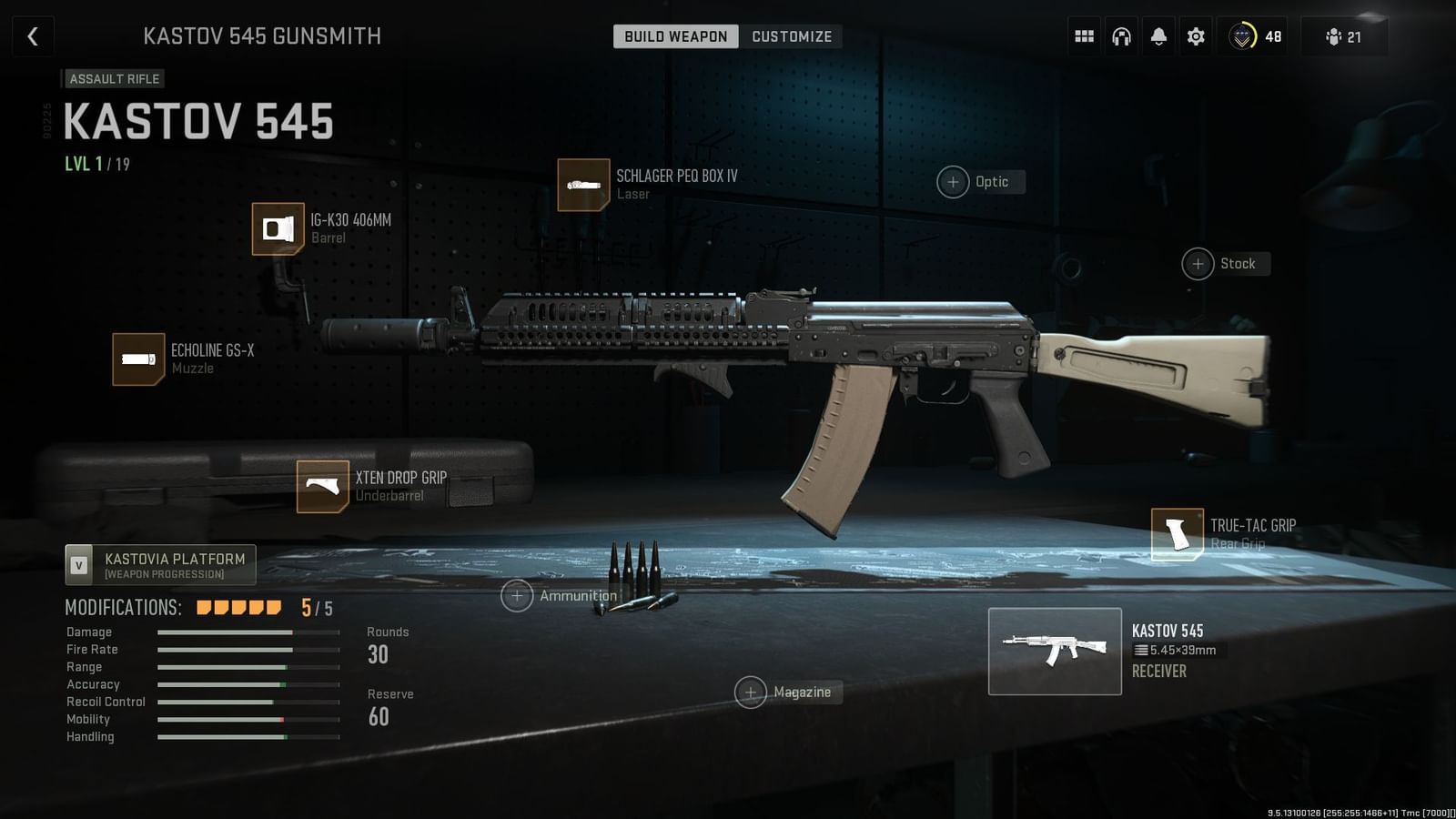
Task: Click the back arrow to exit gunsmith
Action: pos(33,35)
